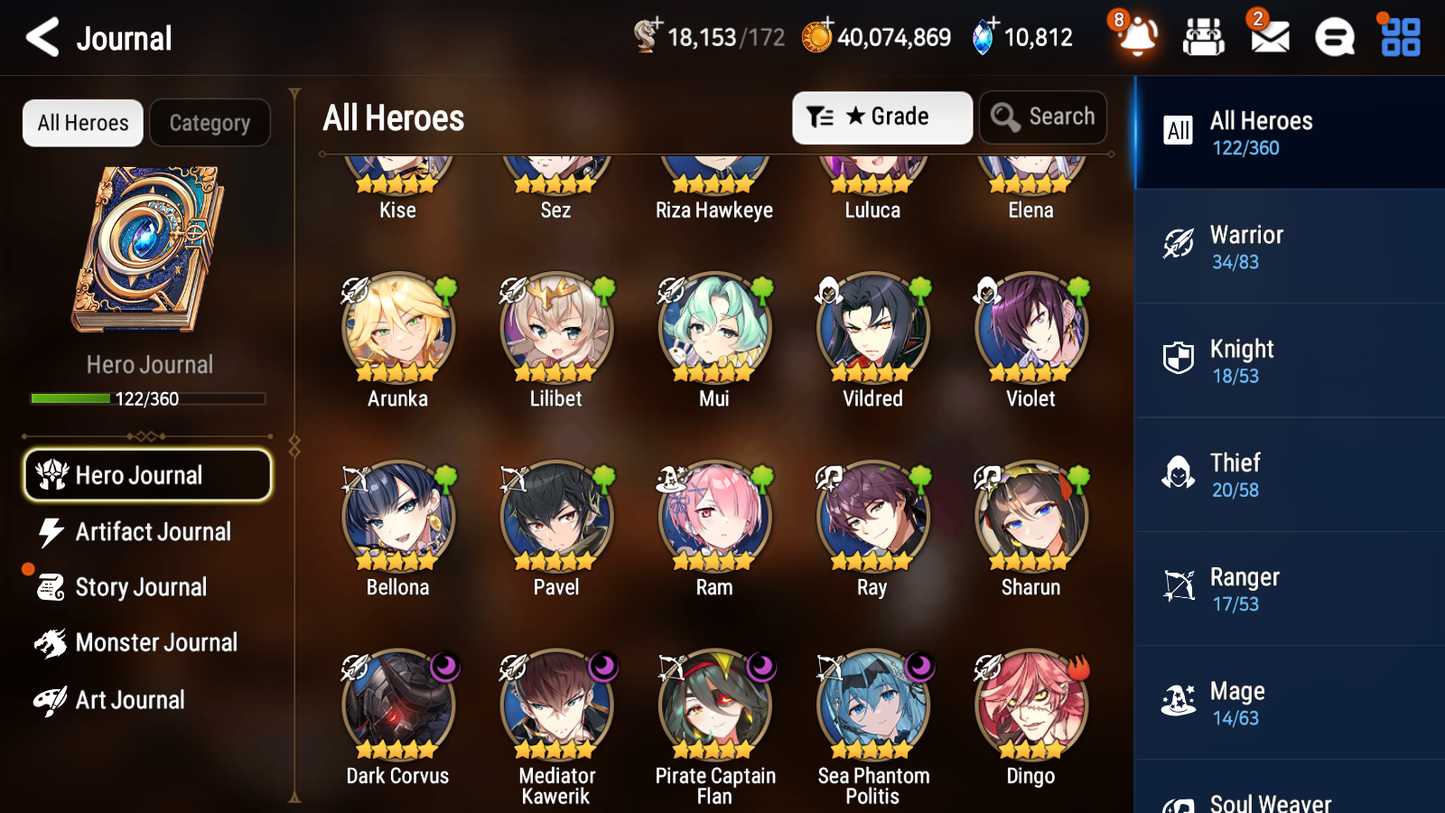Click the back arrow beside Journal
This screenshot has width=1445, height=813.
tap(42, 37)
